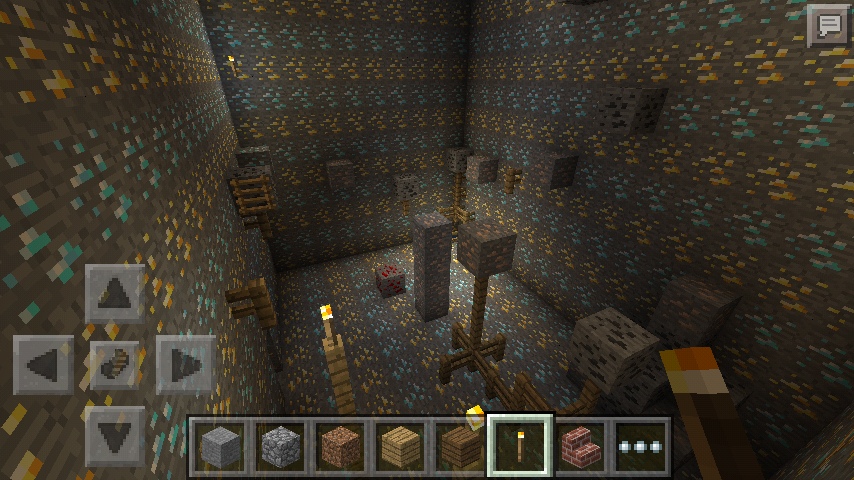Image resolution: width=854 pixels, height=480 pixels.
Task: Select the smooth stone block slot
Action: [x=218, y=446]
